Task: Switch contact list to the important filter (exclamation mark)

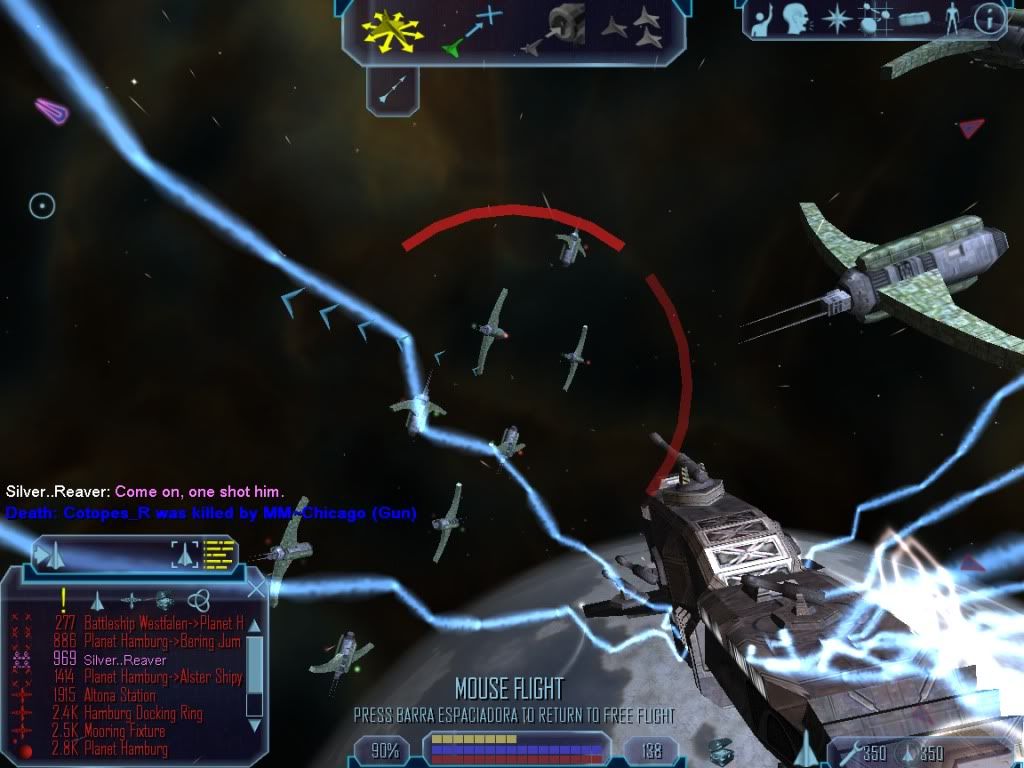Action: tap(63, 599)
